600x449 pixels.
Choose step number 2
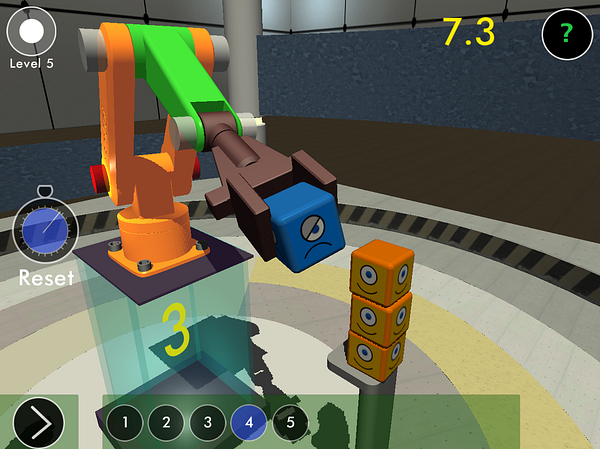(166, 423)
